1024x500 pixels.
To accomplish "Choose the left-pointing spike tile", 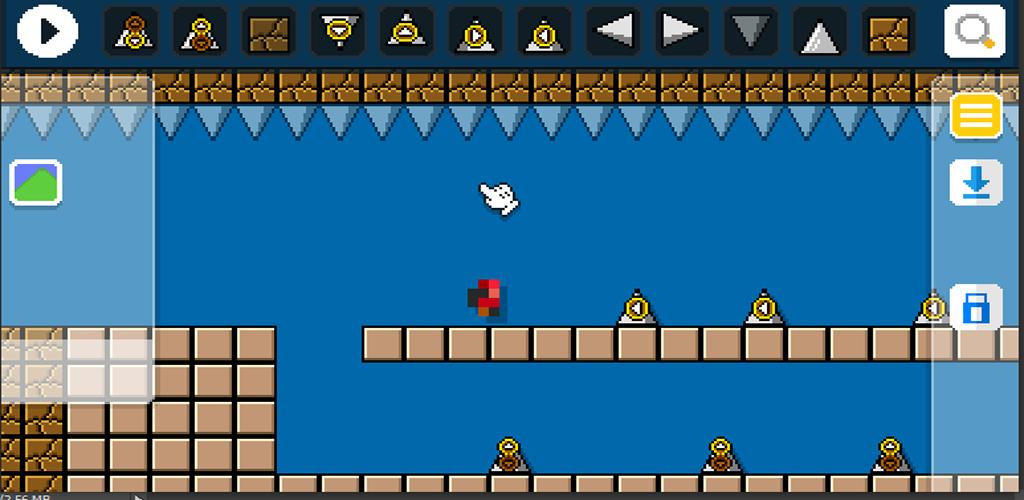I will click(x=613, y=31).
